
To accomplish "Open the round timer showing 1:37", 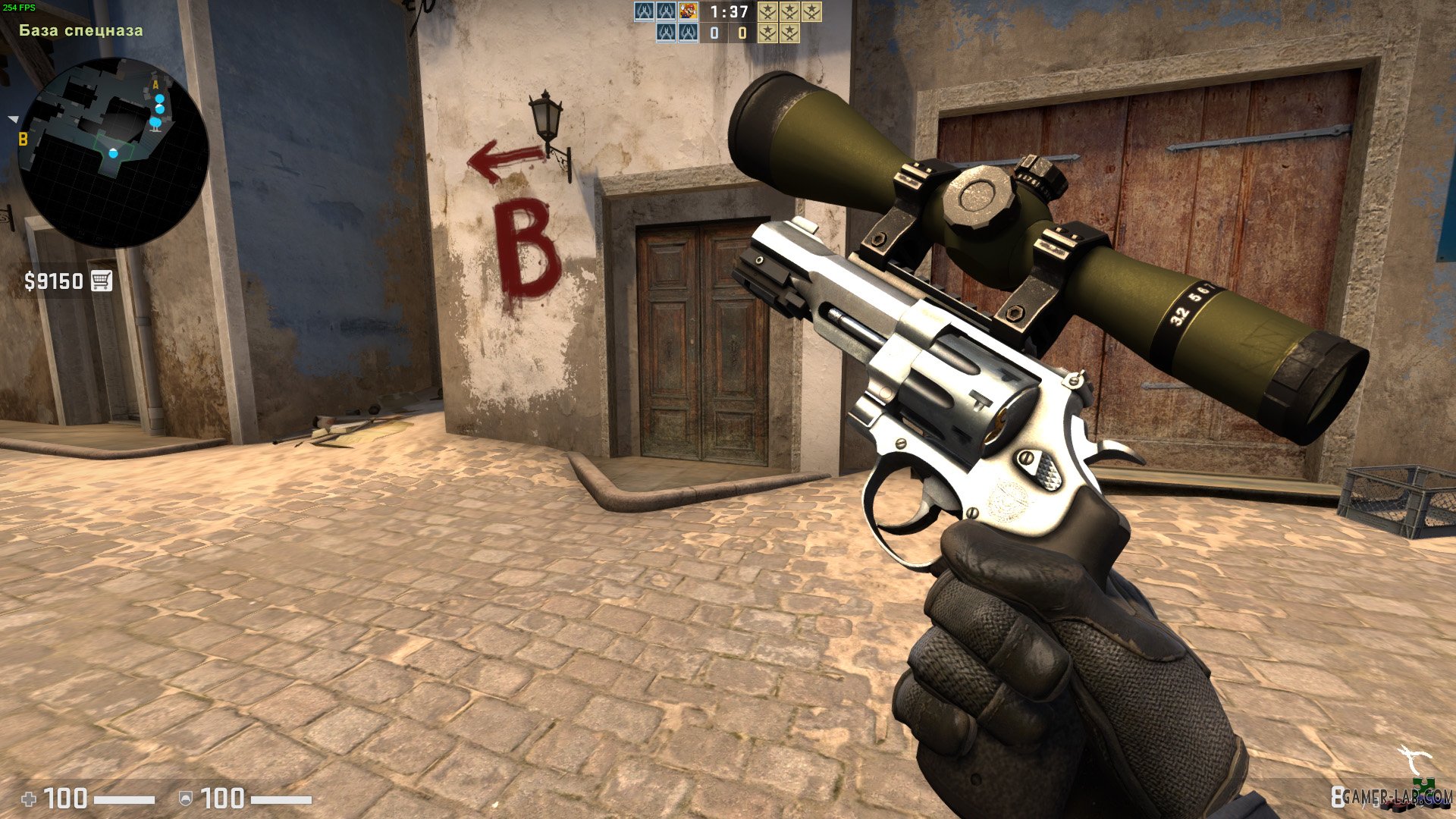I will point(729,11).
